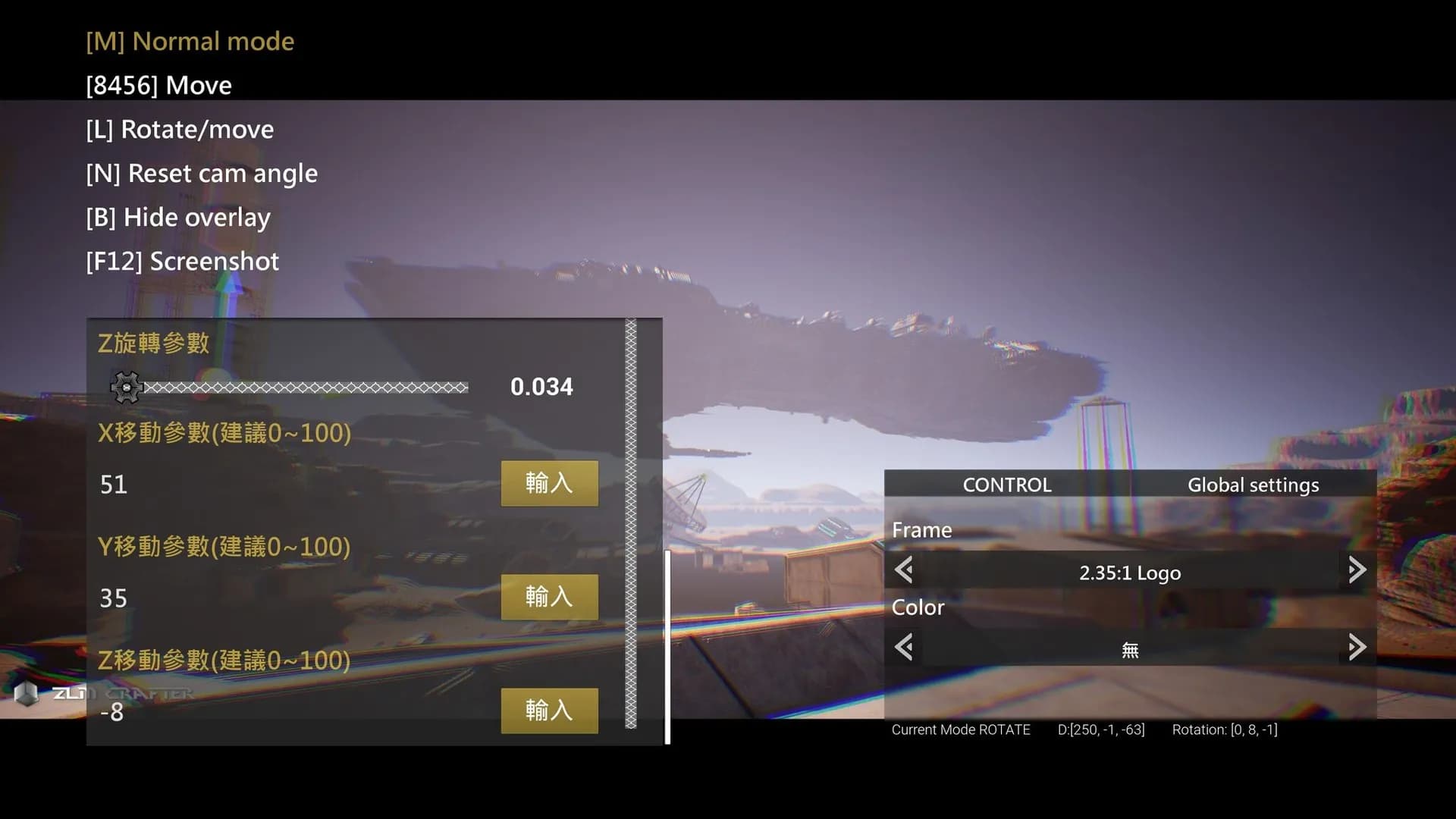Click the 輸入 button for X movement
1456x819 pixels.
click(549, 483)
